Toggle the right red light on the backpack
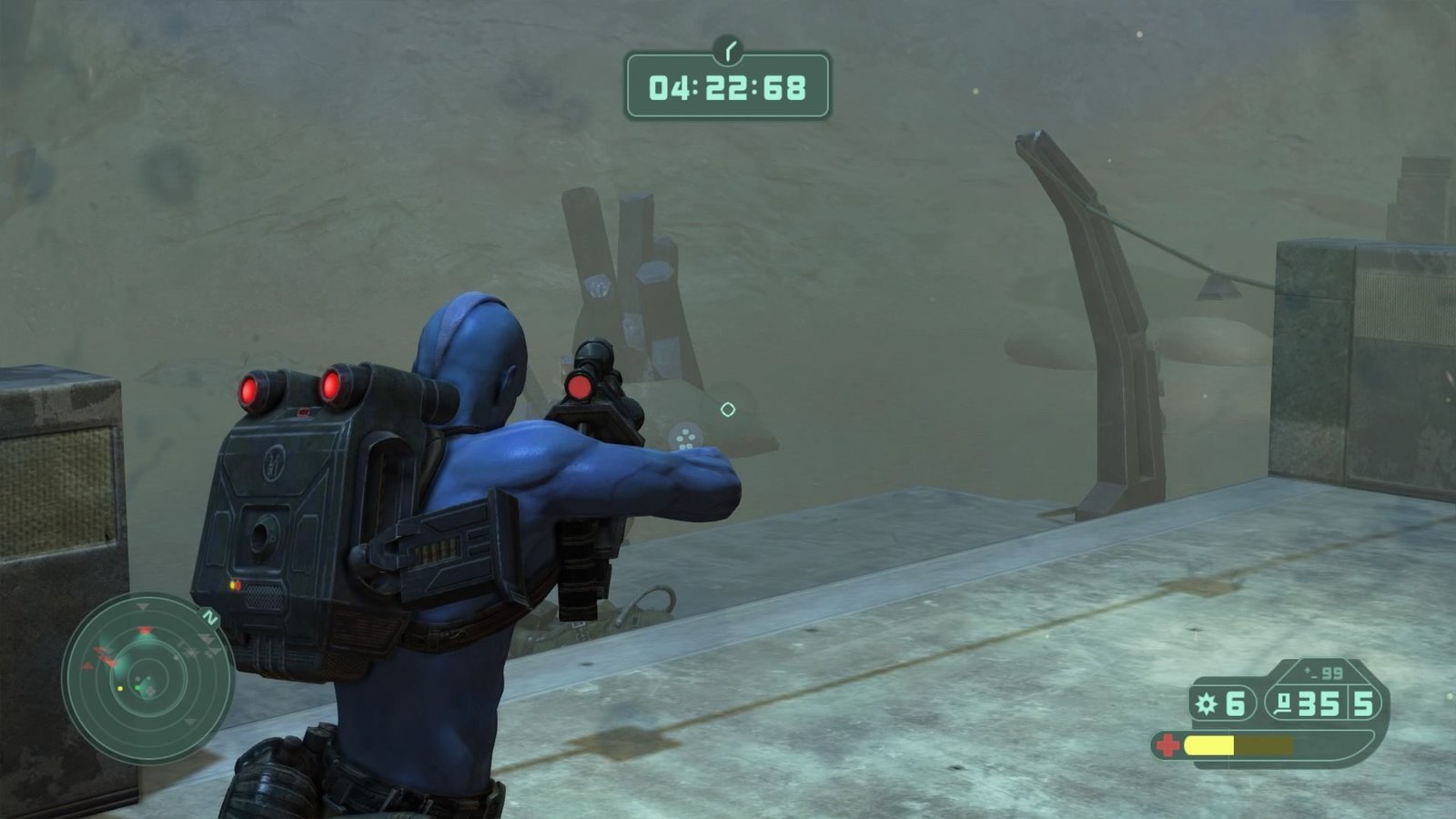Image resolution: width=1456 pixels, height=819 pixels. 330,385
